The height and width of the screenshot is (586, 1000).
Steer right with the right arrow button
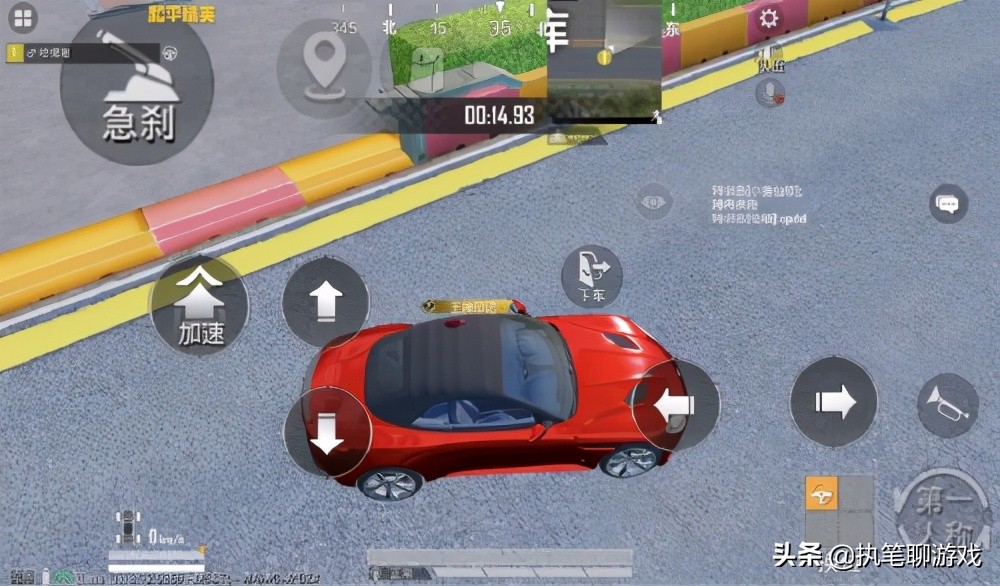point(833,402)
